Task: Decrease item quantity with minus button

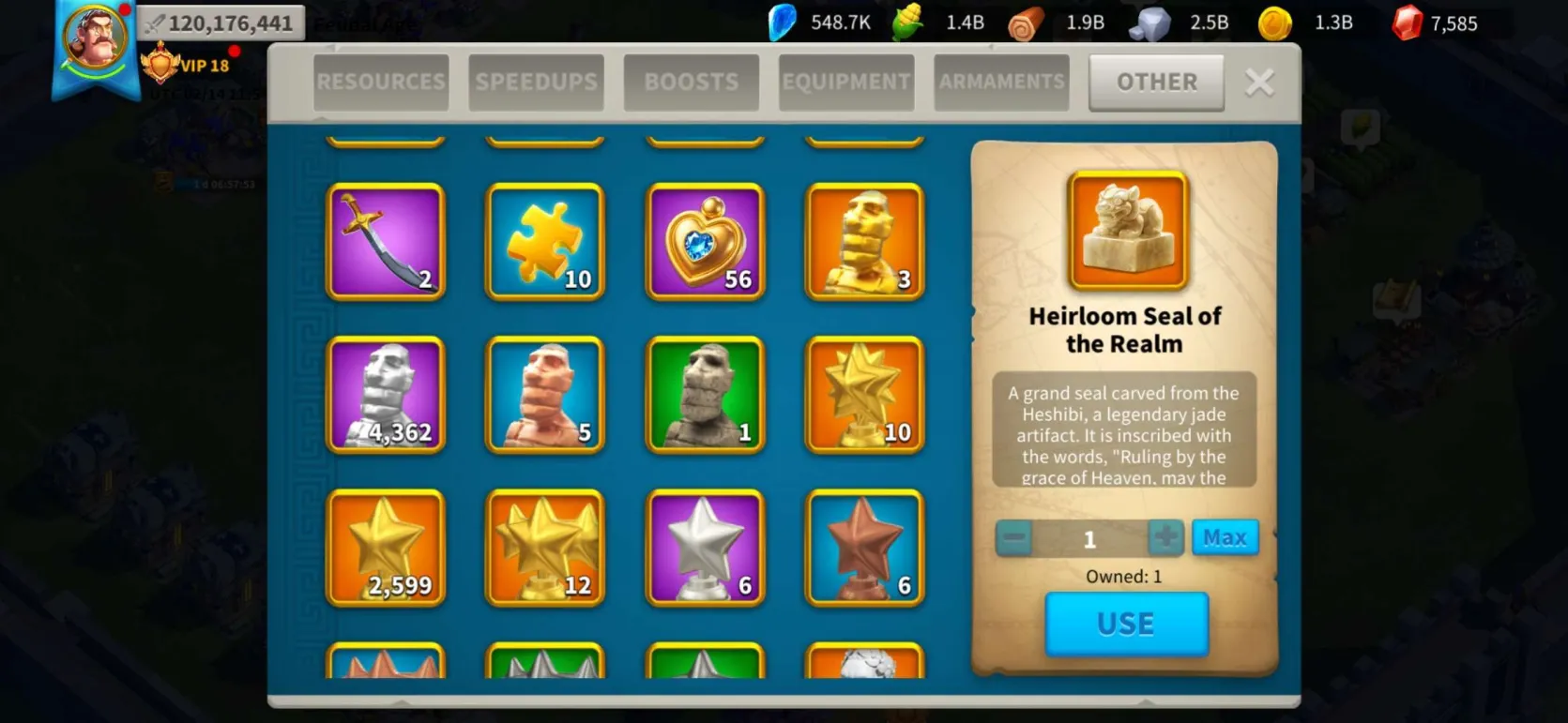Action: [1013, 538]
